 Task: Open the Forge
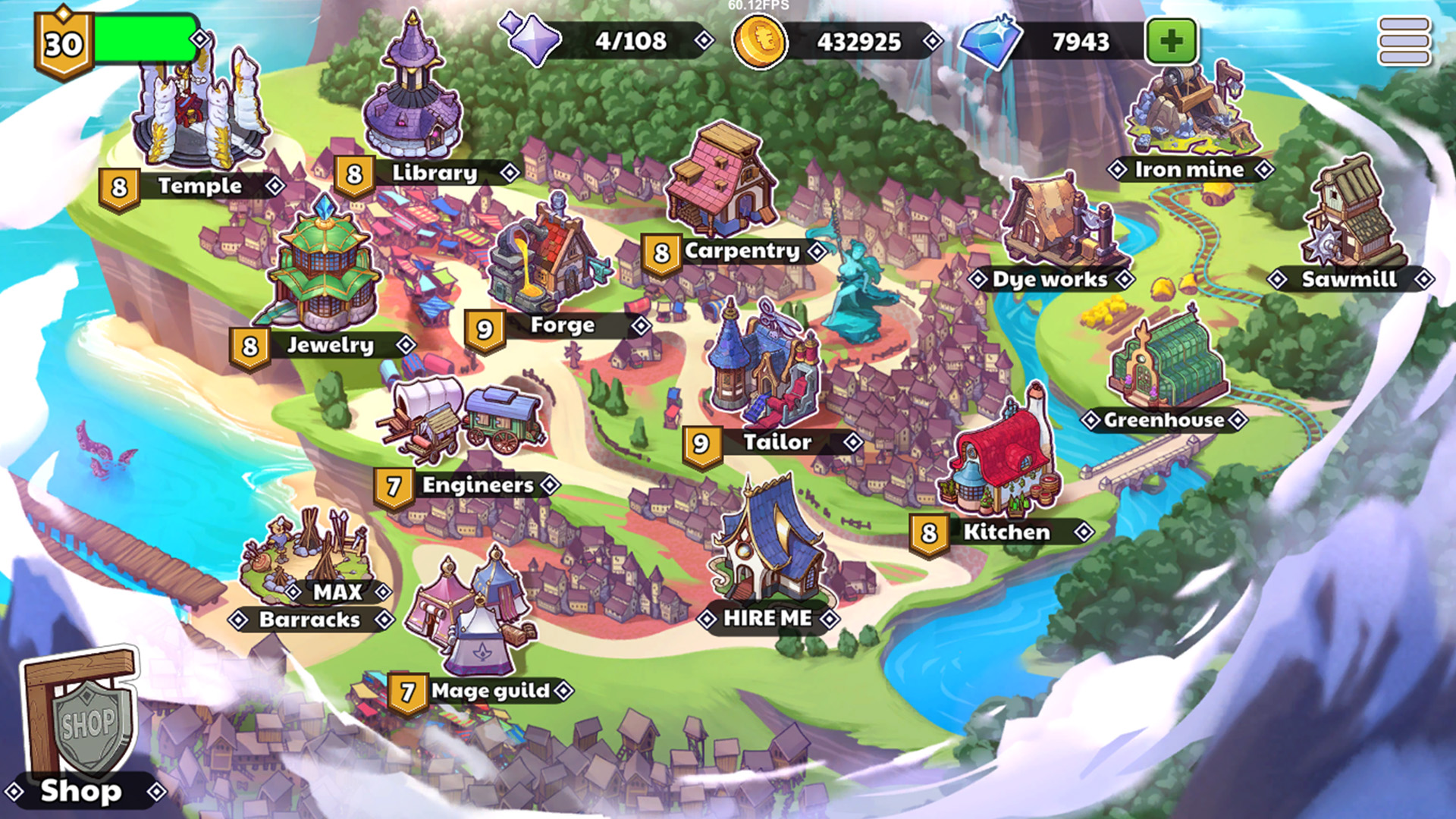point(562,325)
